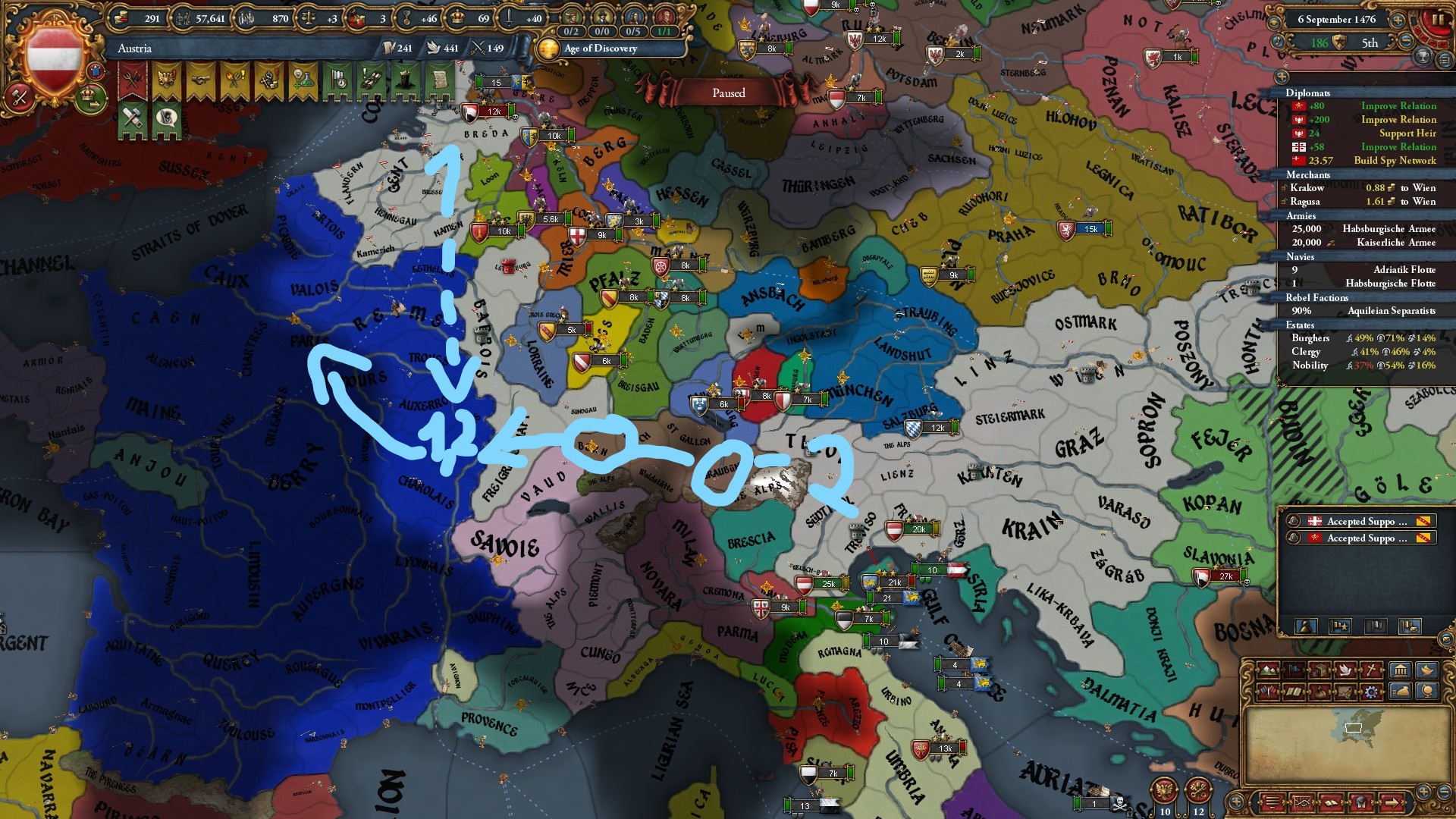Switch to terrain map mode

pyautogui.click(x=1268, y=670)
